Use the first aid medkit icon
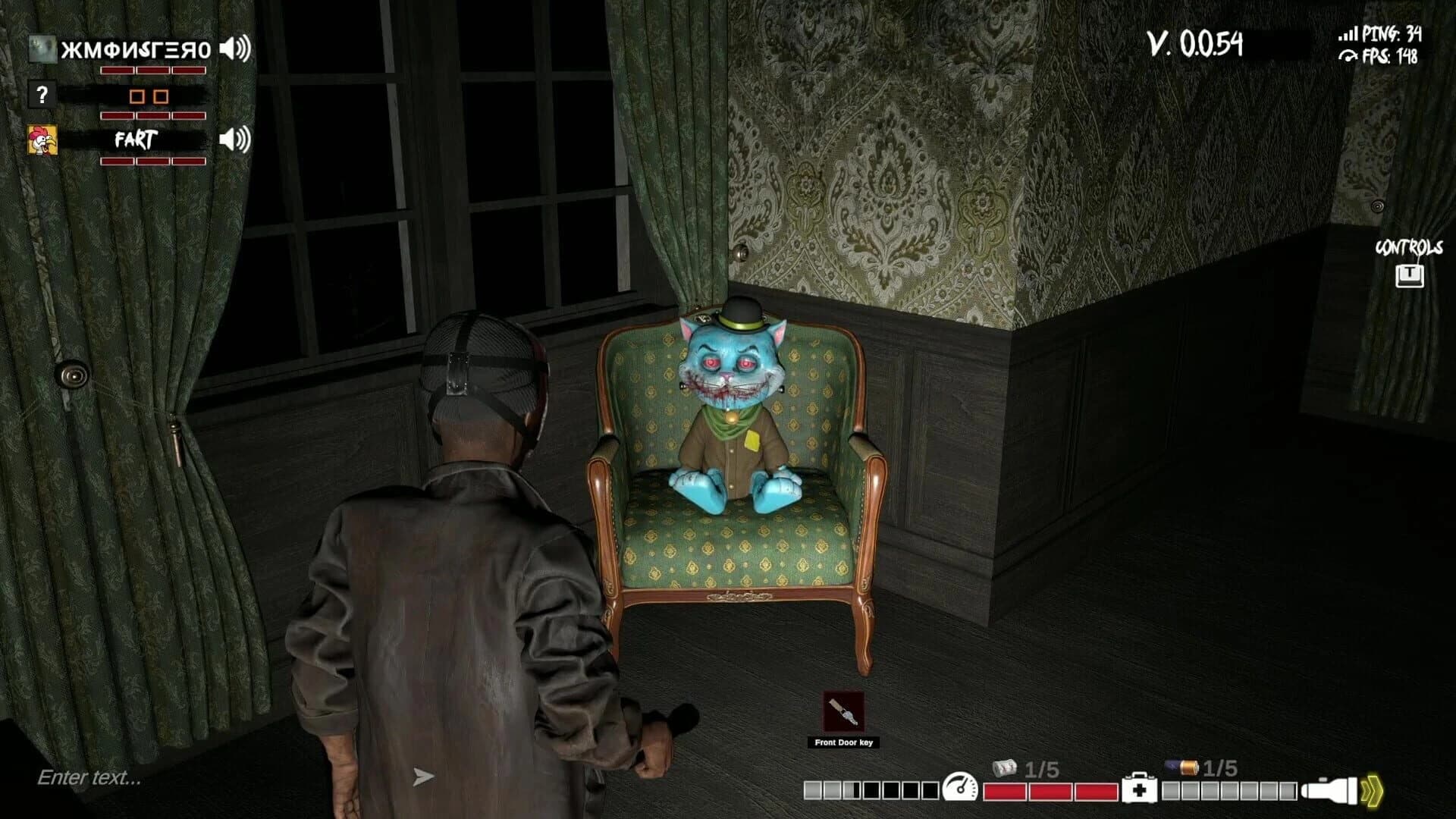The width and height of the screenshot is (1456, 819). [1139, 789]
